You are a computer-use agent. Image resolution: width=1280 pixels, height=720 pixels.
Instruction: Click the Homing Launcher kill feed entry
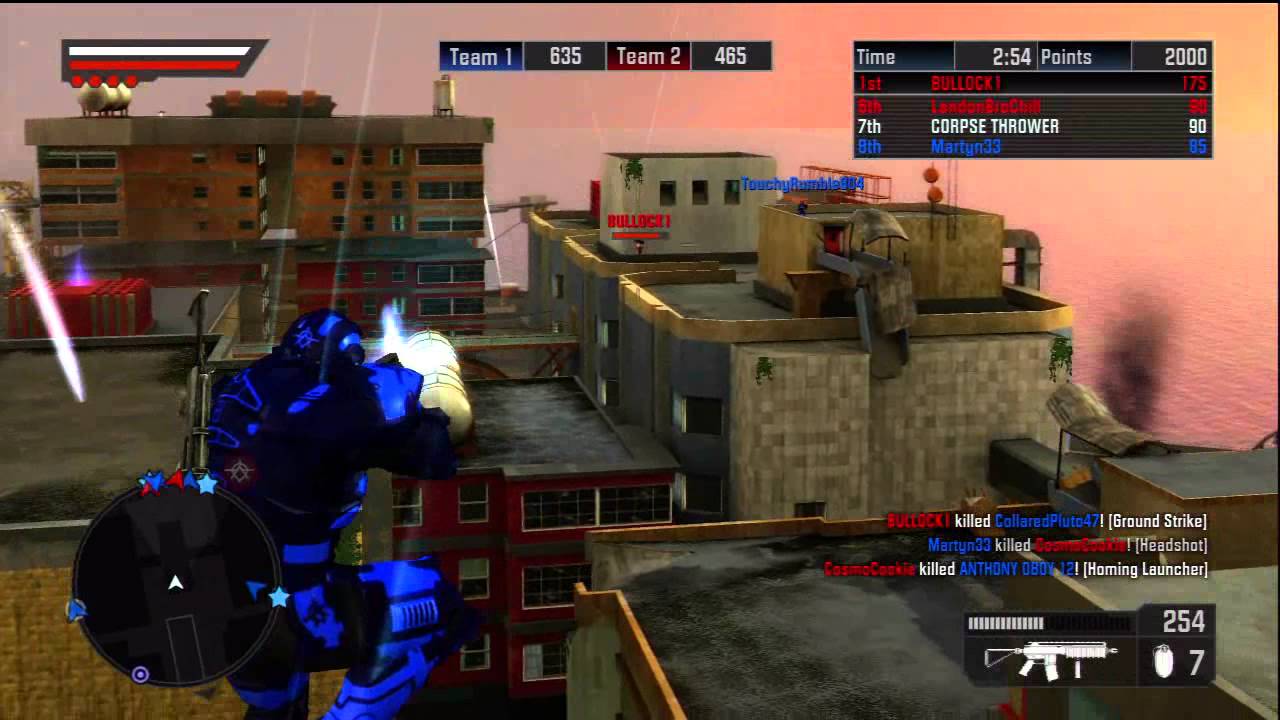(1015, 569)
